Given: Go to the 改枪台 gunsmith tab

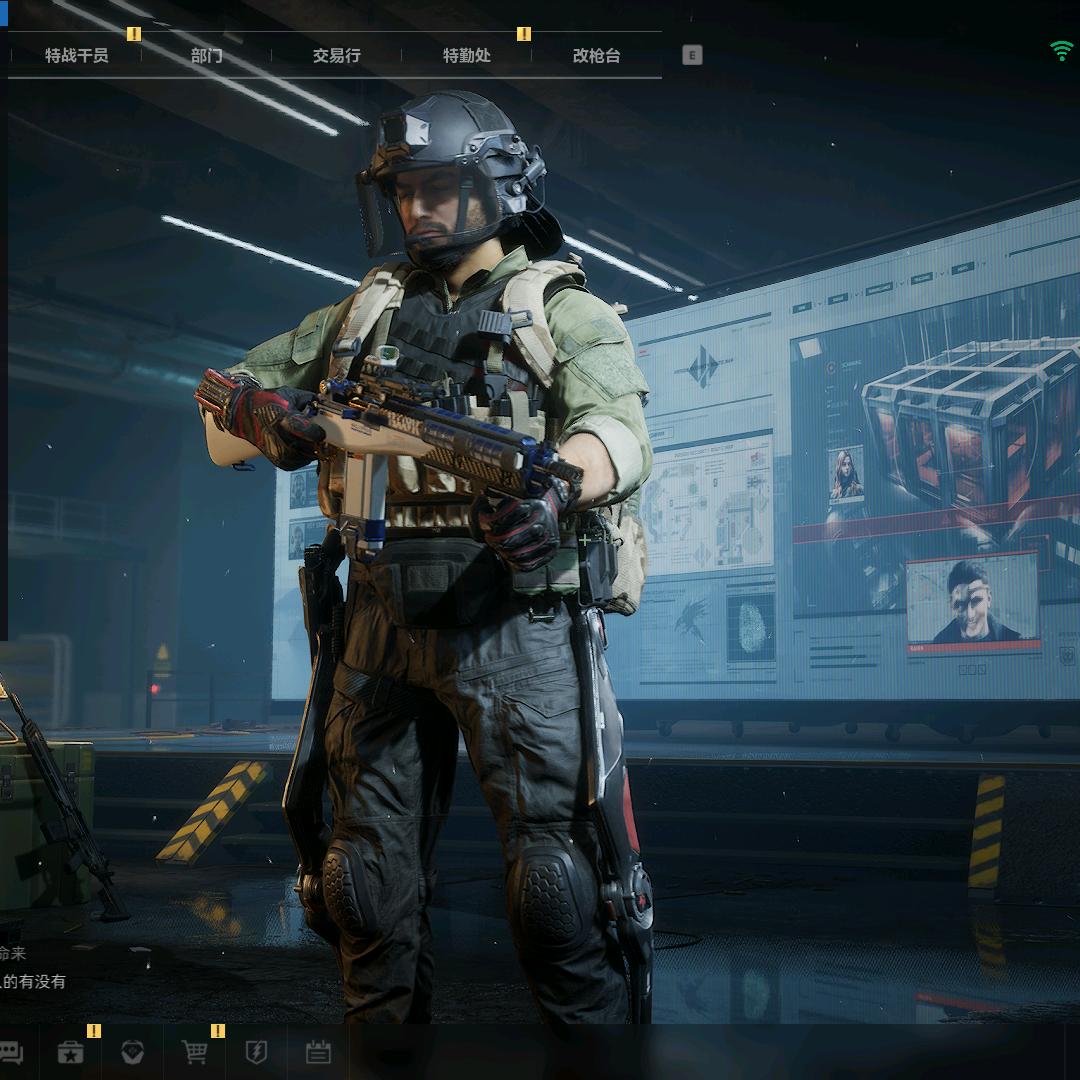Looking at the screenshot, I should click(x=596, y=56).
